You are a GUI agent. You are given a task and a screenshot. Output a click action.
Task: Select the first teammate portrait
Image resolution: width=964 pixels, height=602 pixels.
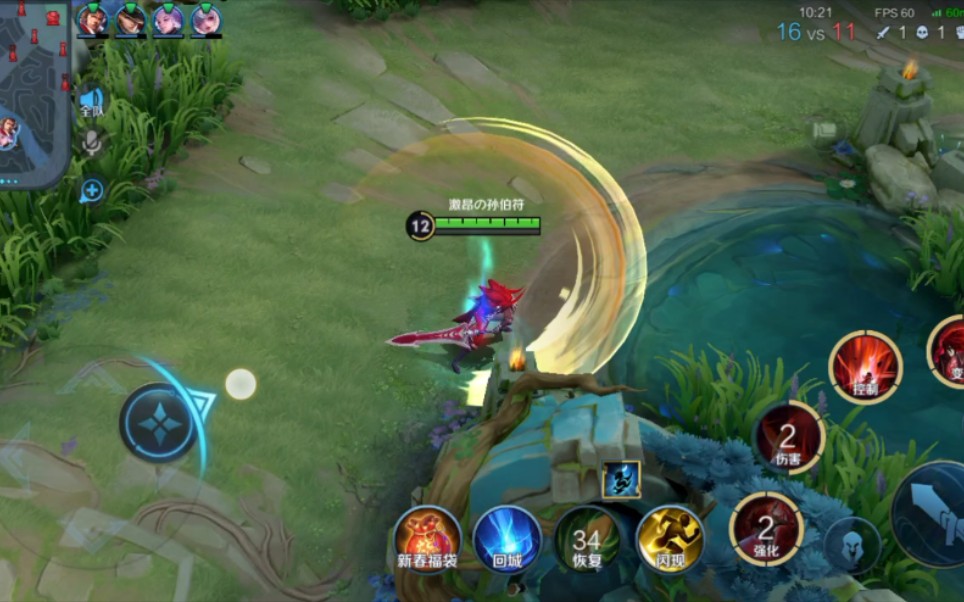pos(92,19)
